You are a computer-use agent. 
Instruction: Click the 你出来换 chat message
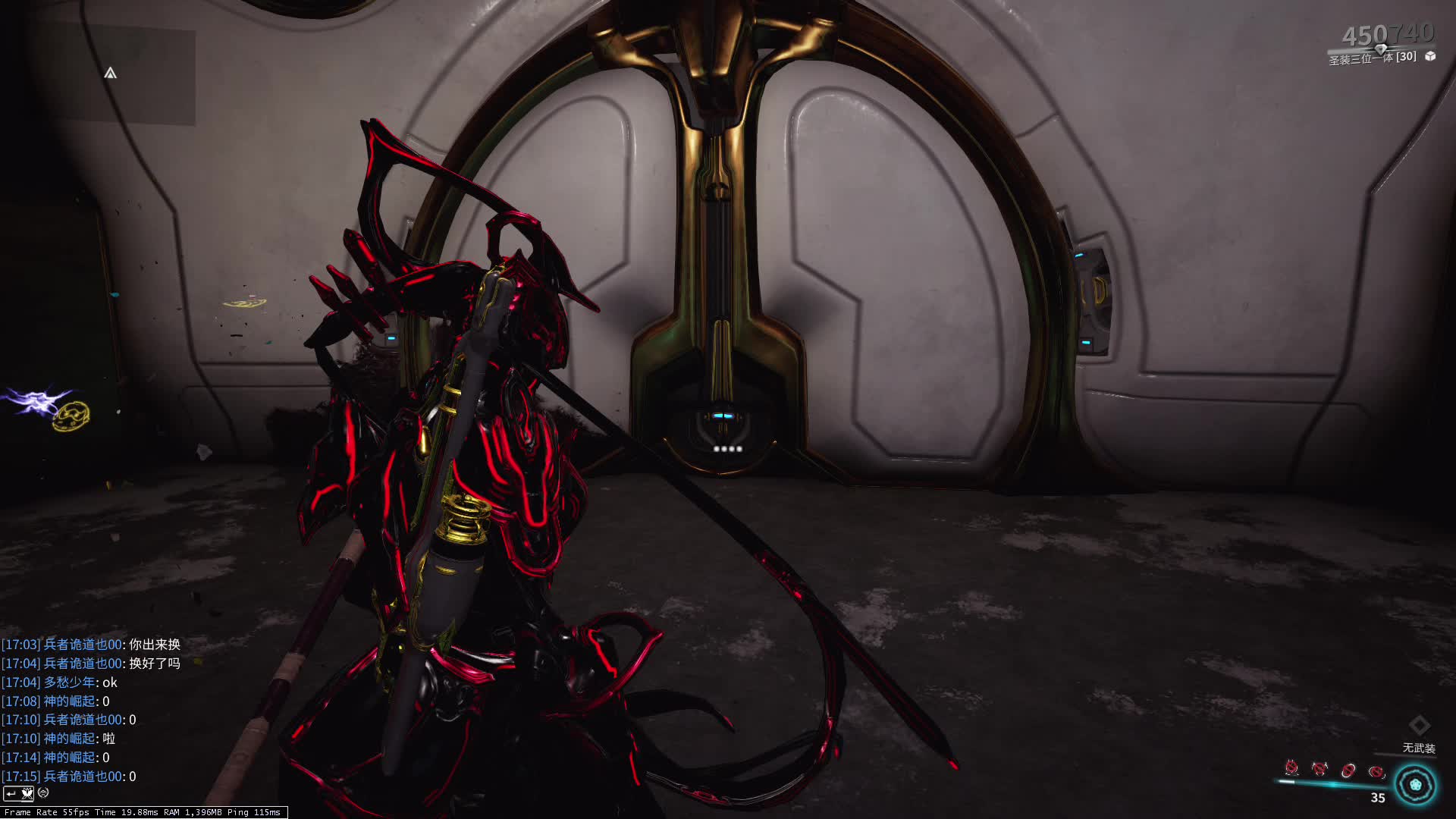(155, 645)
